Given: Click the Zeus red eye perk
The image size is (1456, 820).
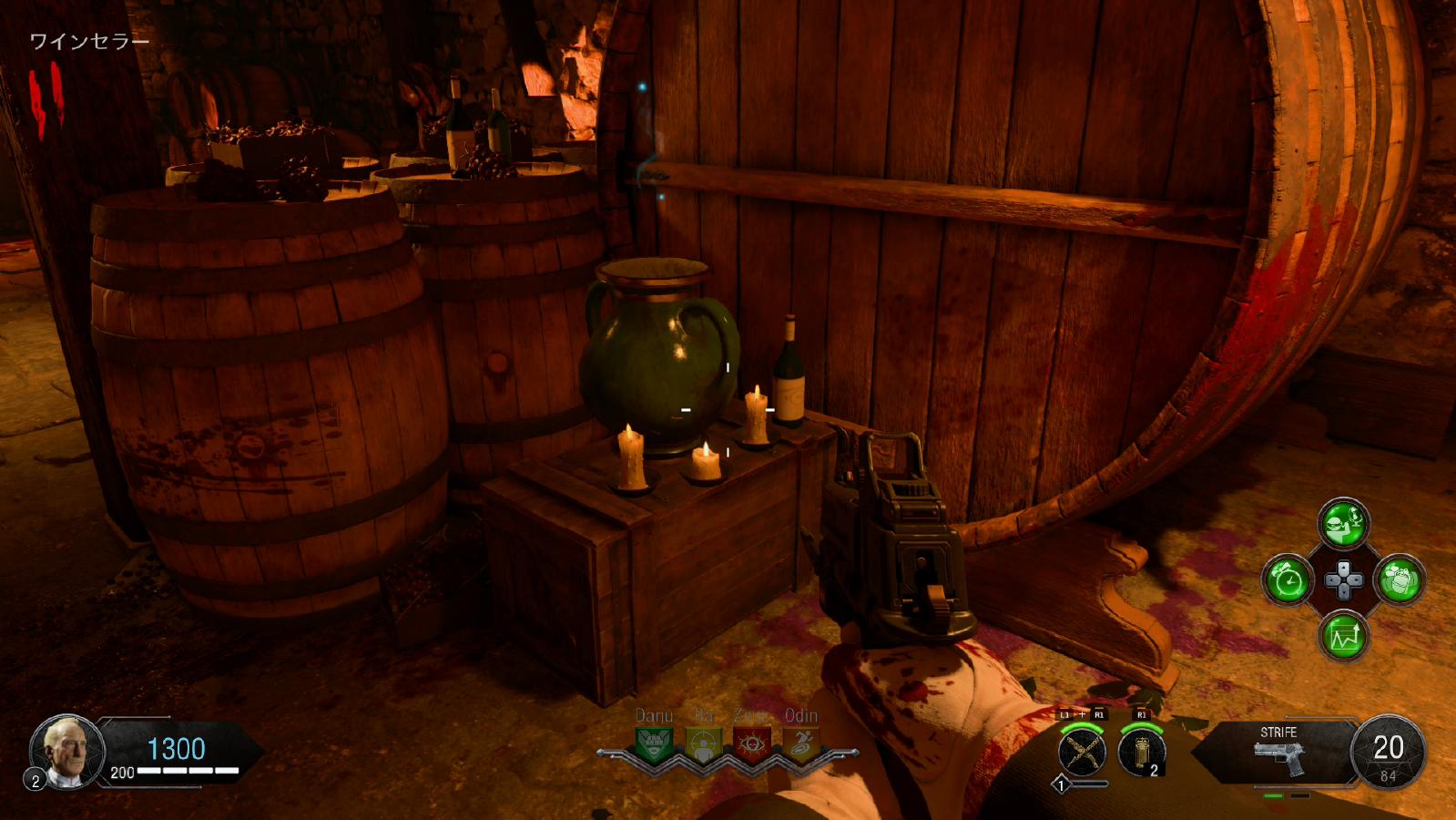Looking at the screenshot, I should [752, 745].
